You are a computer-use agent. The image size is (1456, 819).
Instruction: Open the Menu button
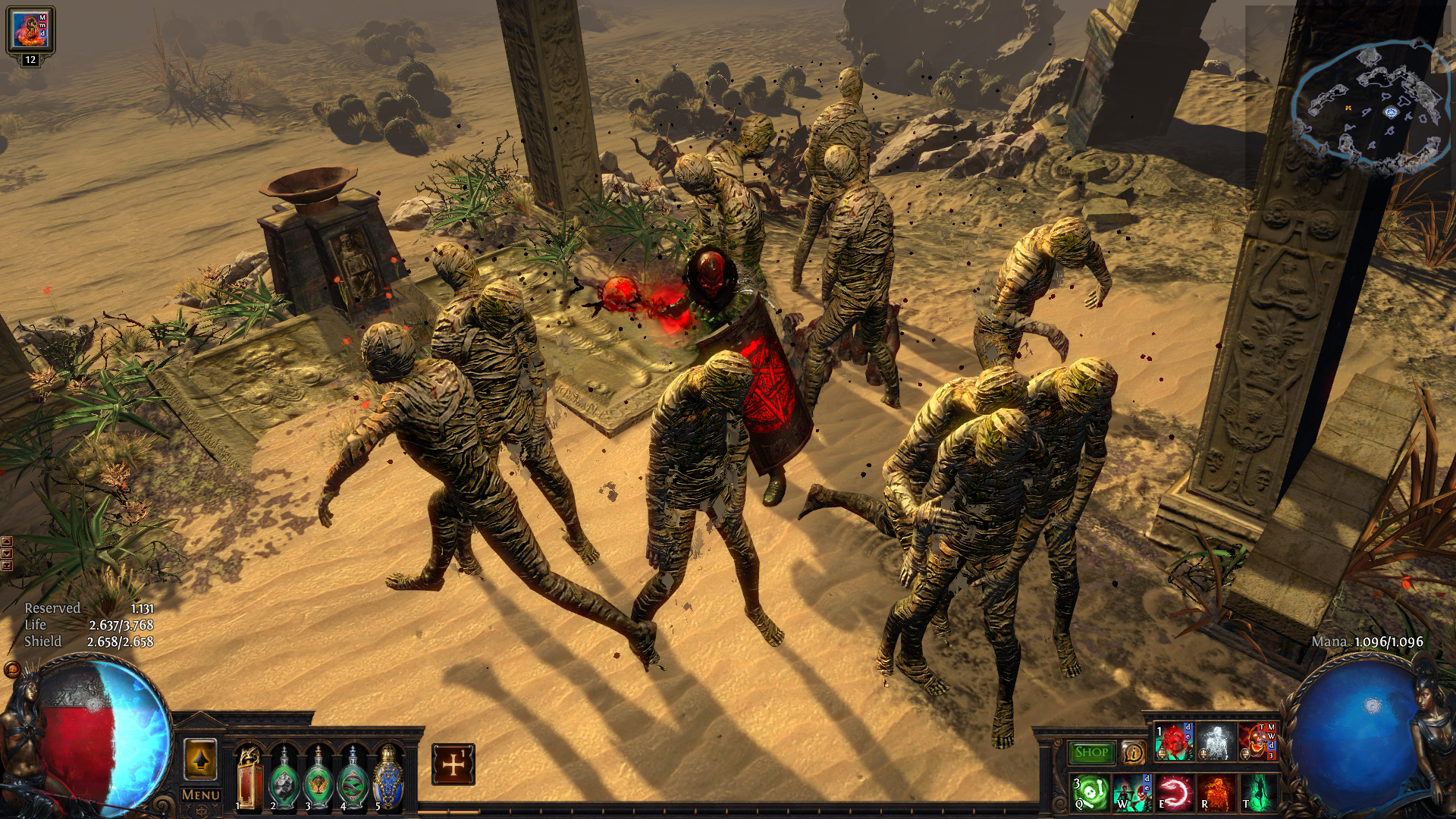pos(201,795)
